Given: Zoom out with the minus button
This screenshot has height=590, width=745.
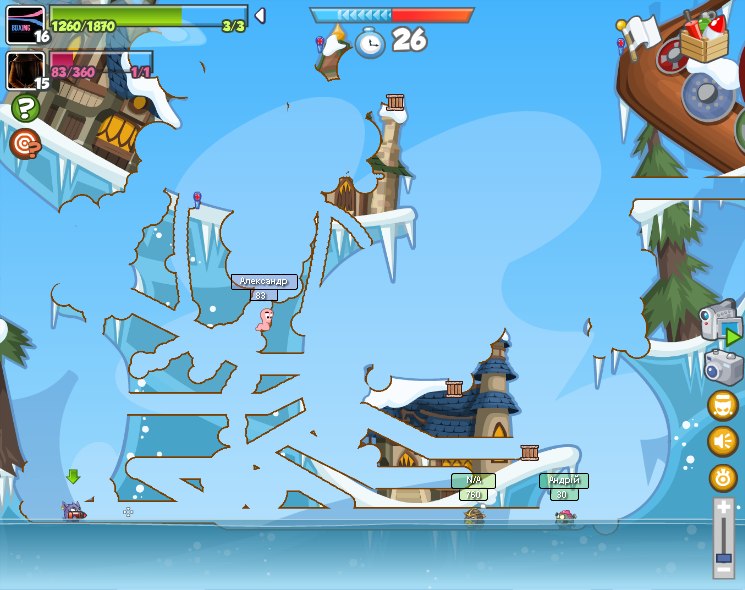Looking at the screenshot, I should point(723,568).
